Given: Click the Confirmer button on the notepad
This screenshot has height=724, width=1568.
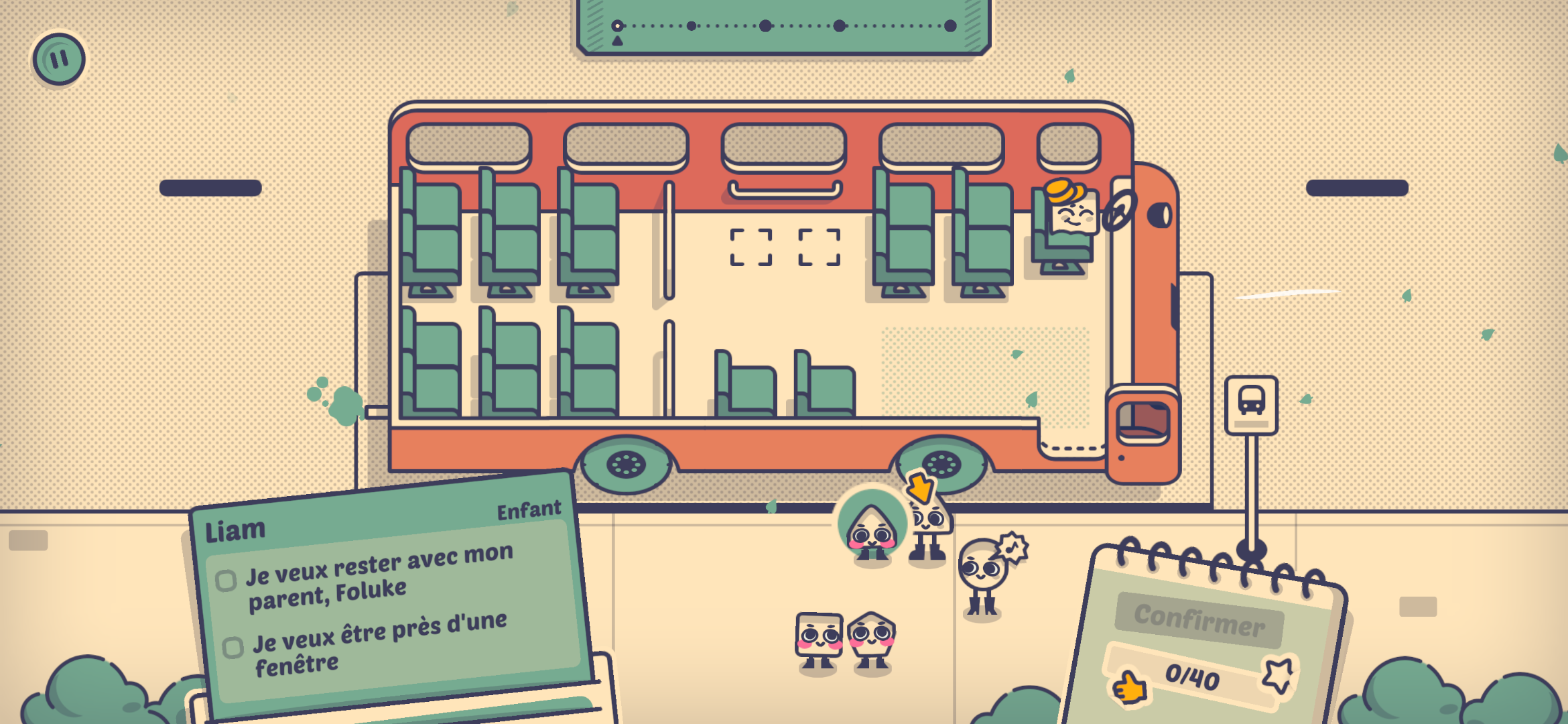Looking at the screenshot, I should pyautogui.click(x=1199, y=619).
